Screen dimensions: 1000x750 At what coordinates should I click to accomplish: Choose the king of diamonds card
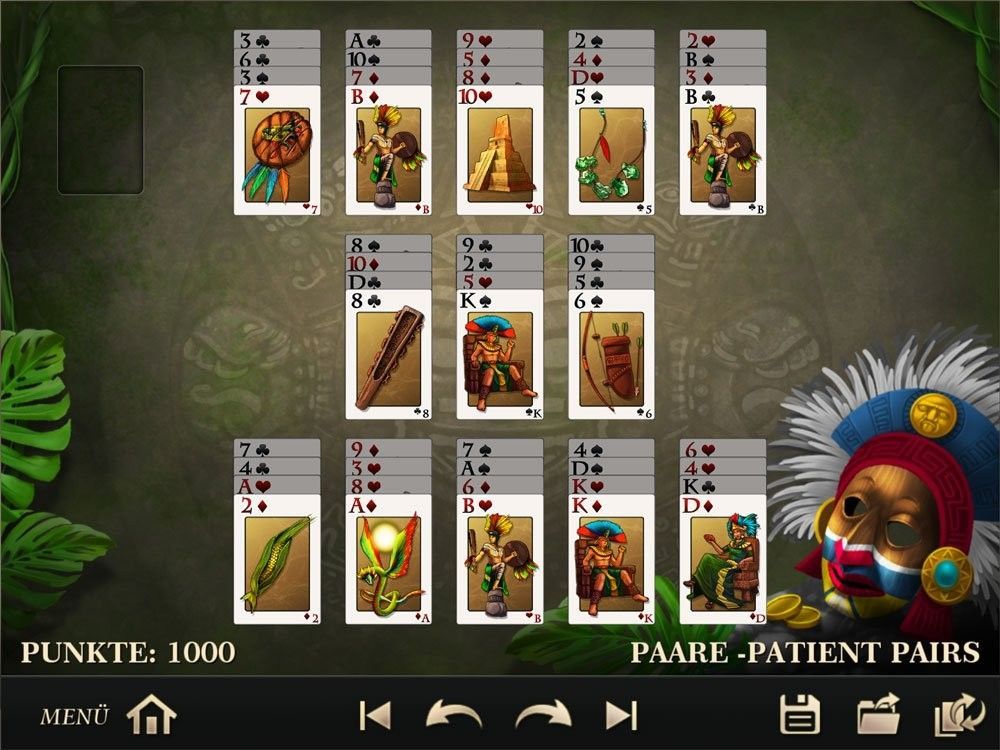[x=611, y=560]
